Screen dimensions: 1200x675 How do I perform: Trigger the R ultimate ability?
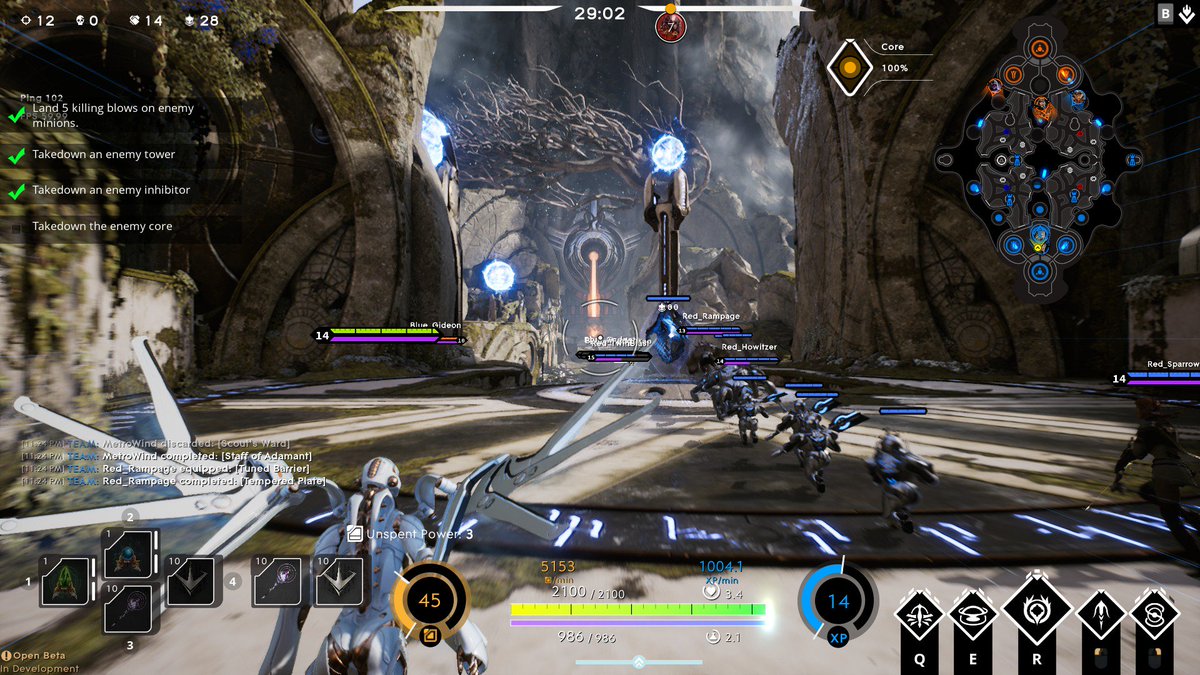(x=1036, y=609)
